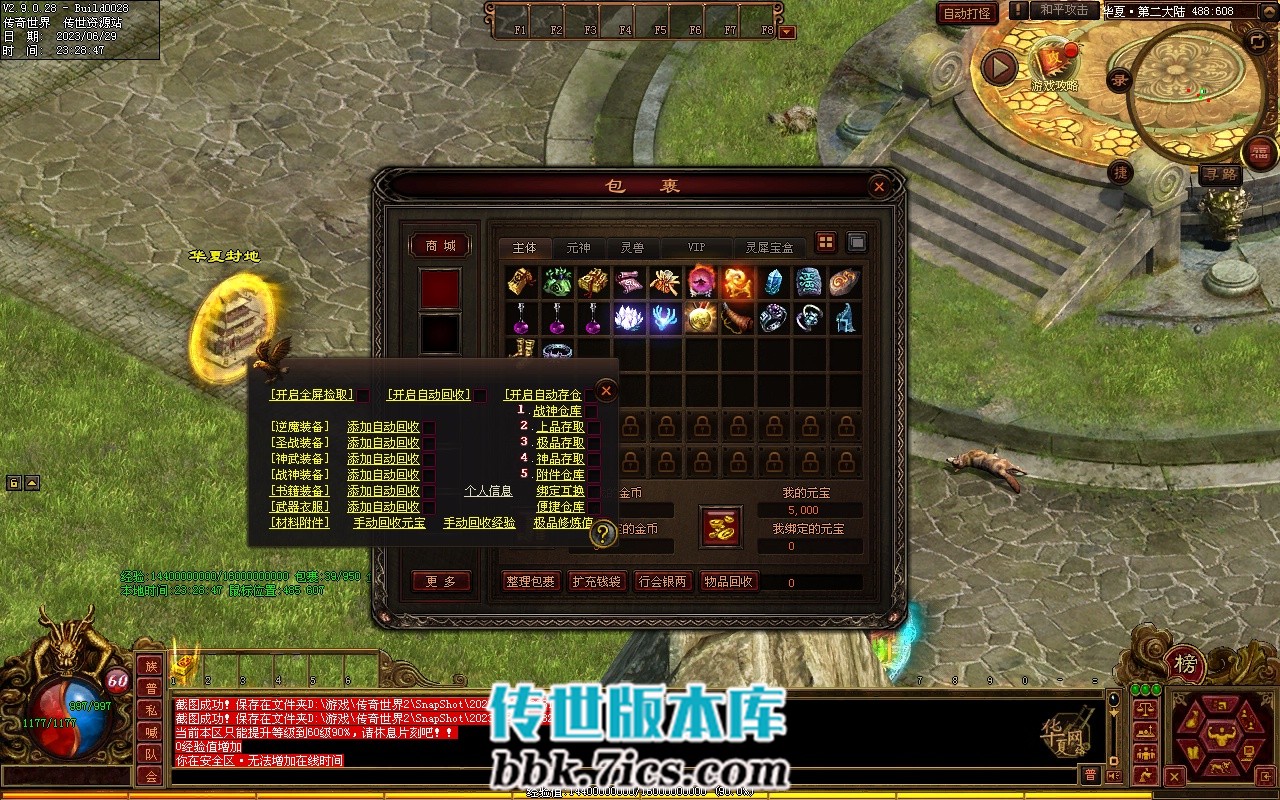Close the 包裹 bag window

(878, 186)
